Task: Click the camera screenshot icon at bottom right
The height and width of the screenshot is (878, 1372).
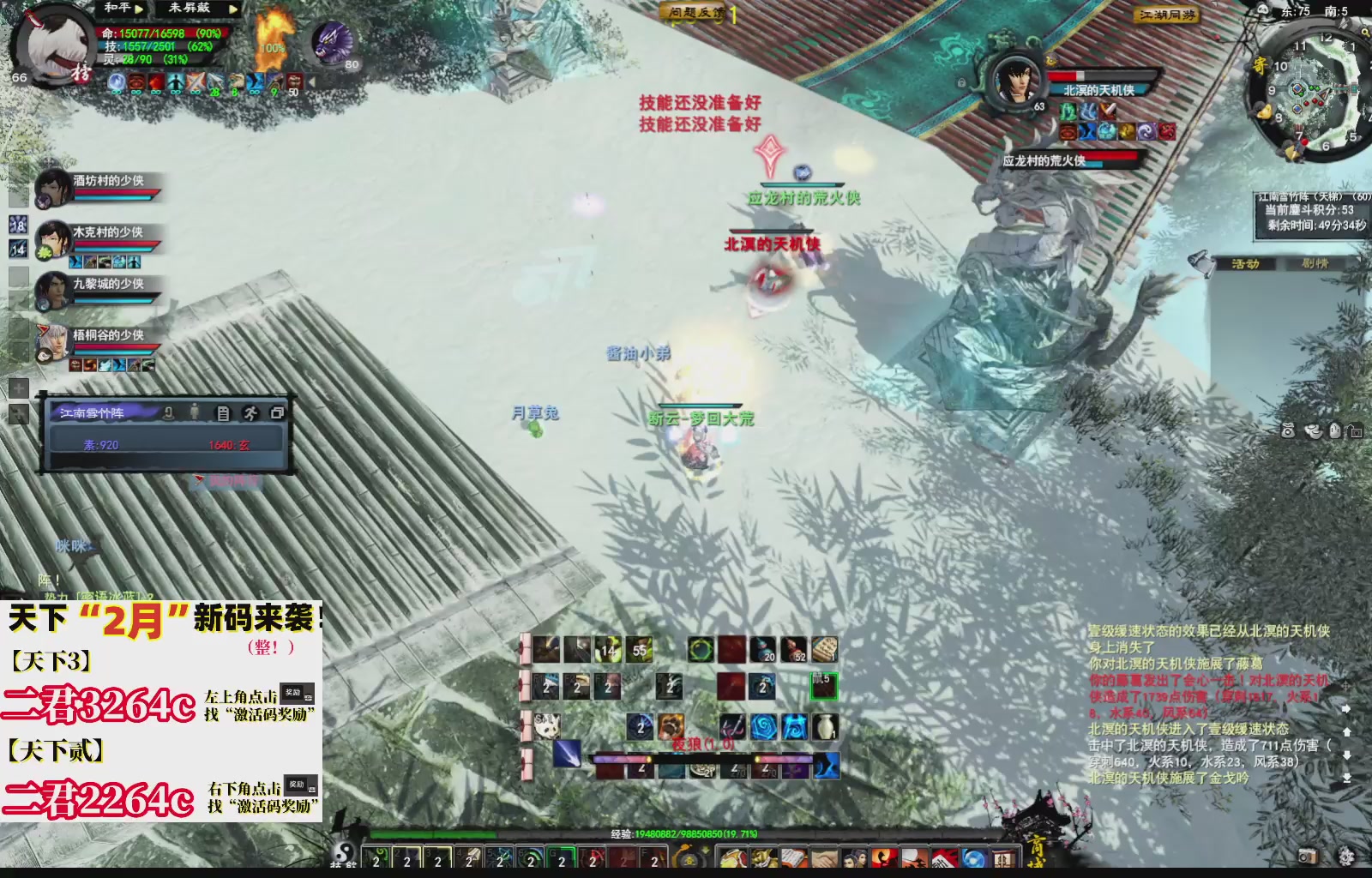Action: (1309, 856)
